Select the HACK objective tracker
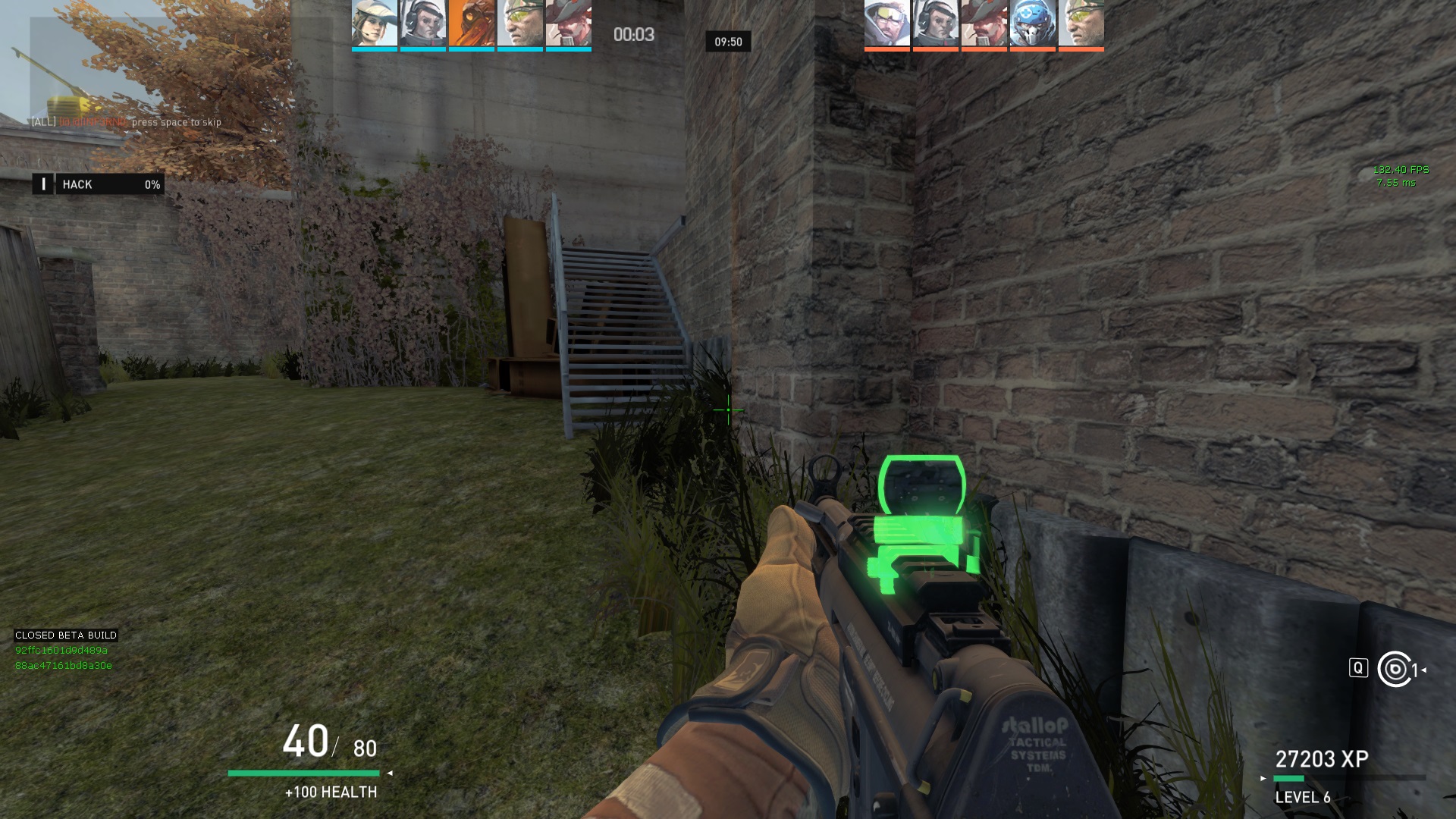The height and width of the screenshot is (819, 1456). [99, 184]
